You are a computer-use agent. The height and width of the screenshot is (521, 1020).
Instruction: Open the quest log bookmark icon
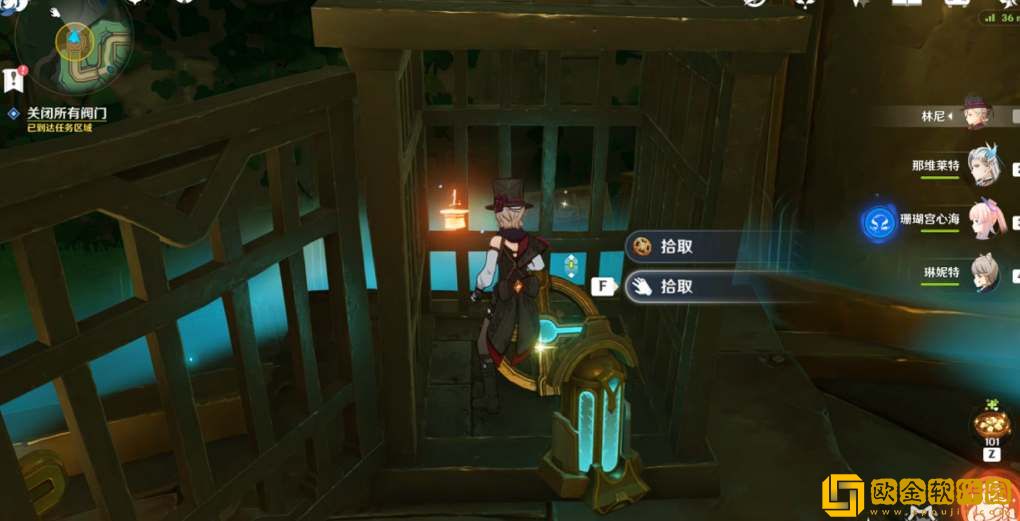13,79
